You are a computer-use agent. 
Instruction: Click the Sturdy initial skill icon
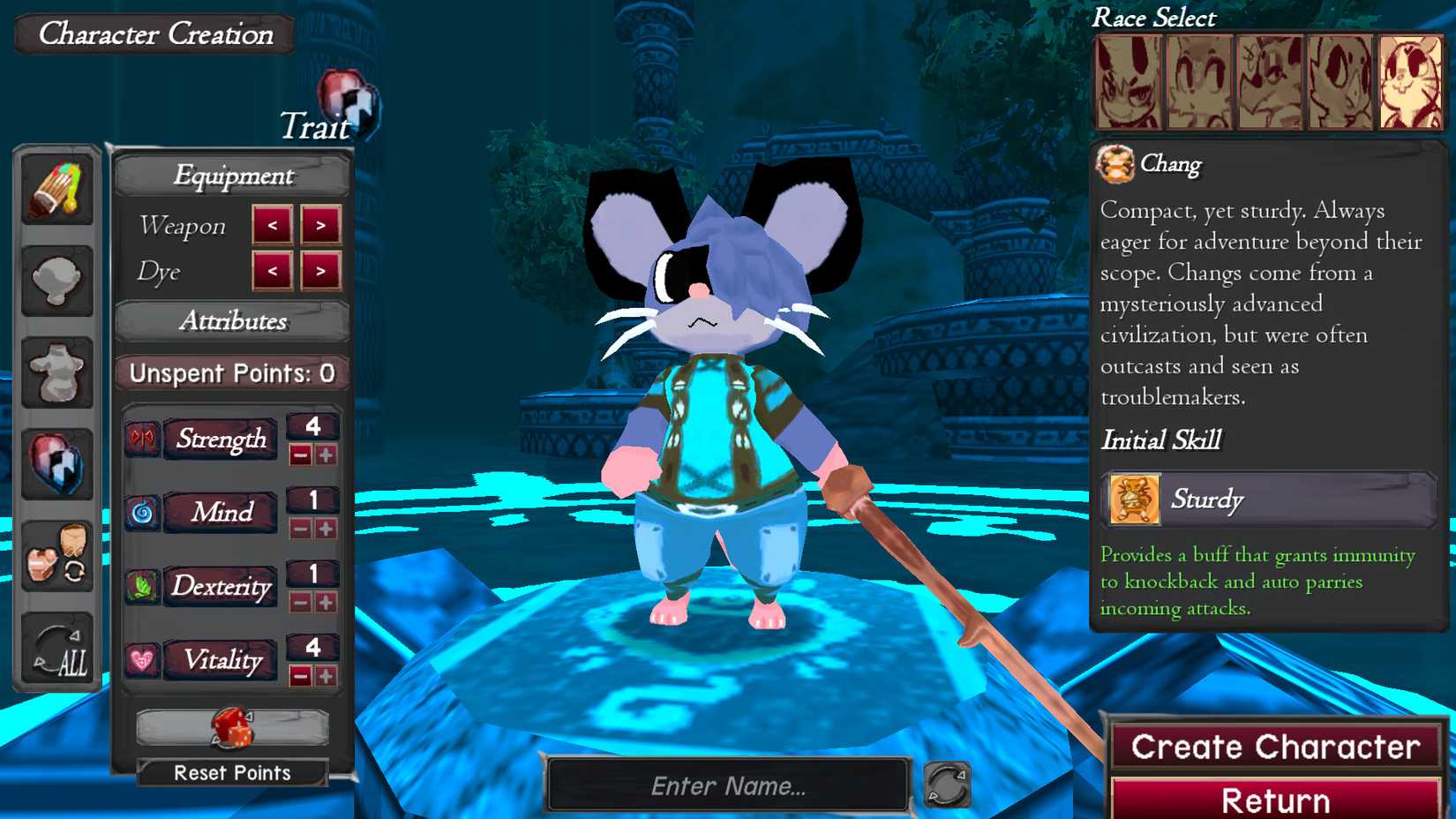pyautogui.click(x=1133, y=500)
